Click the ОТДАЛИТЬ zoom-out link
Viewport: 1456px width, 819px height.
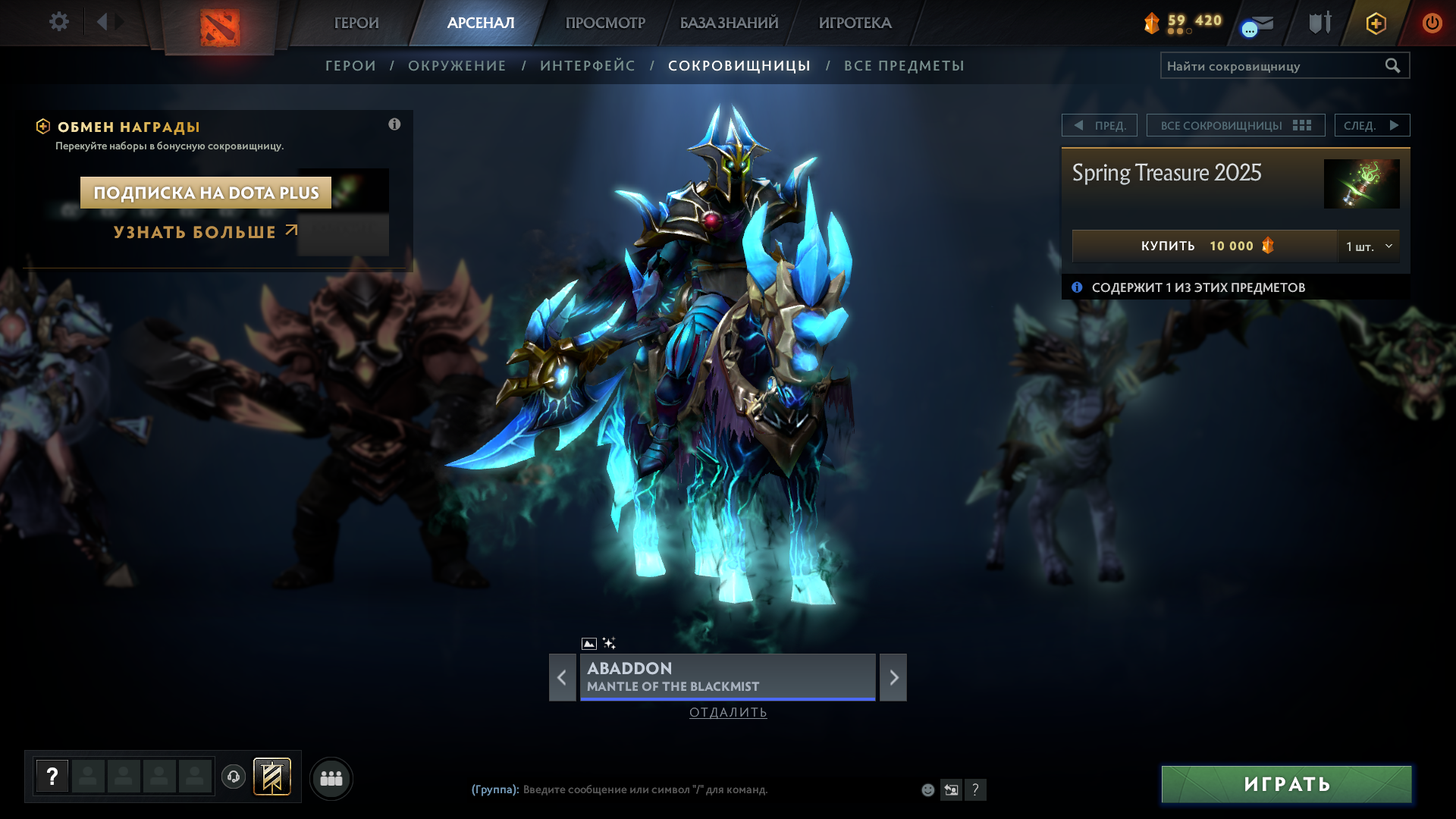point(728,712)
